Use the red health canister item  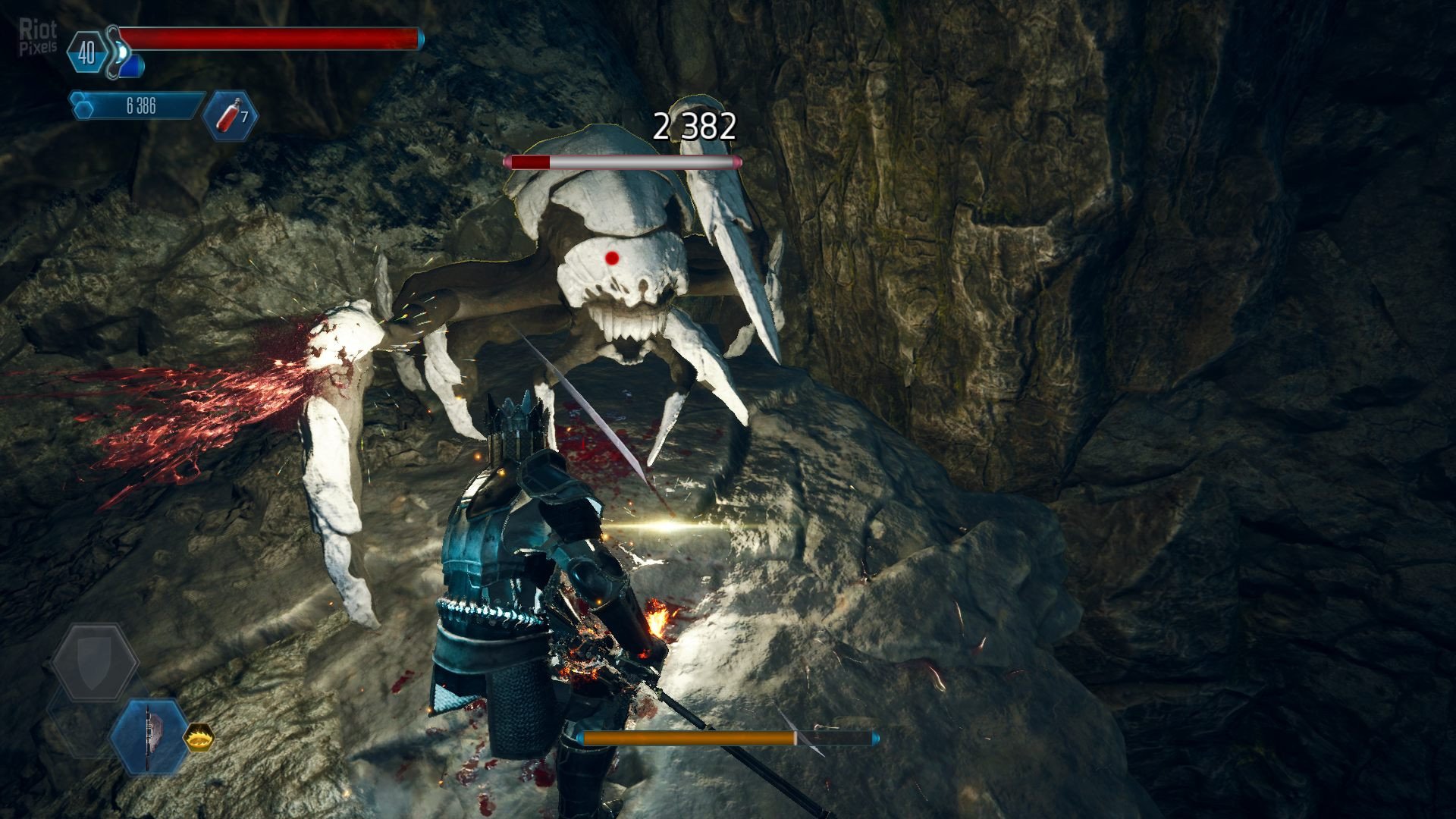231,115
